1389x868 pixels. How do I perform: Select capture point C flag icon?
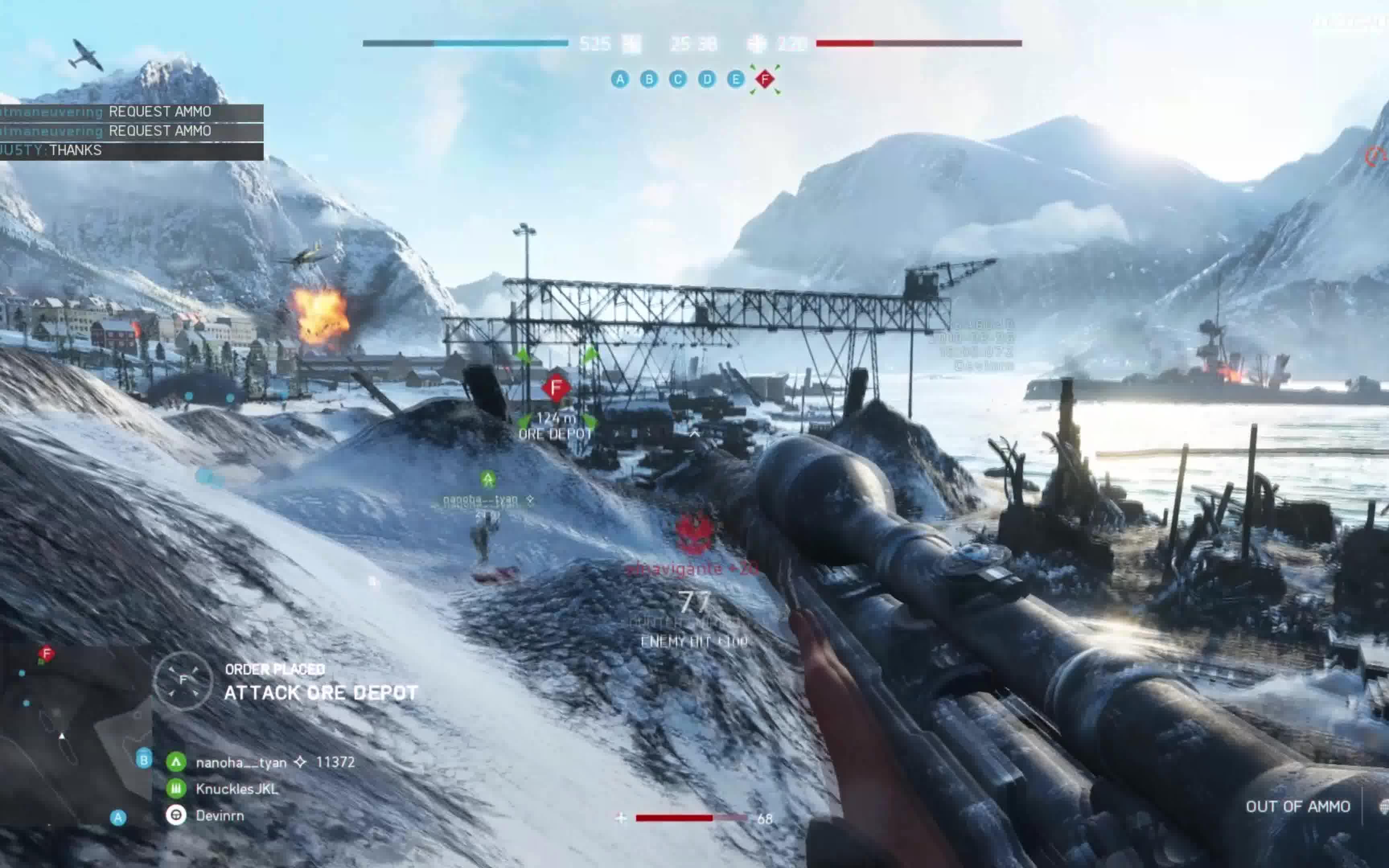pyautogui.click(x=678, y=79)
